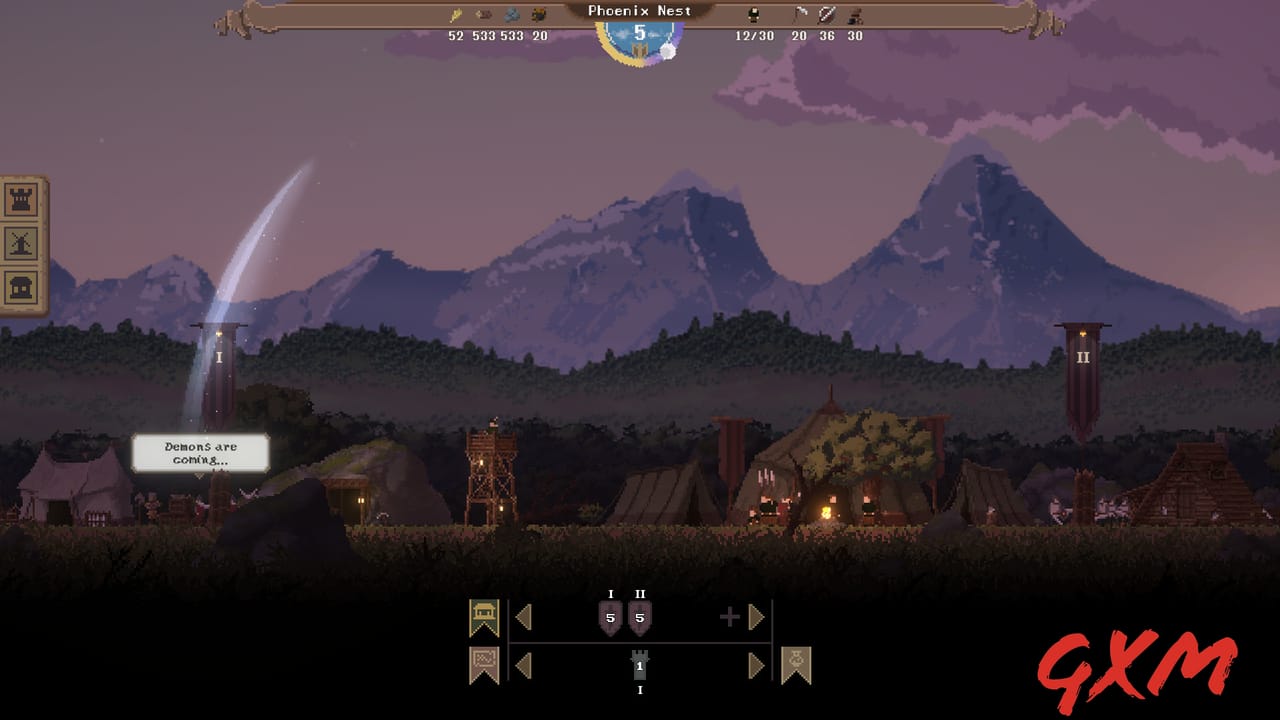
Task: Select shield squad I in the bottom panel
Action: coord(611,618)
